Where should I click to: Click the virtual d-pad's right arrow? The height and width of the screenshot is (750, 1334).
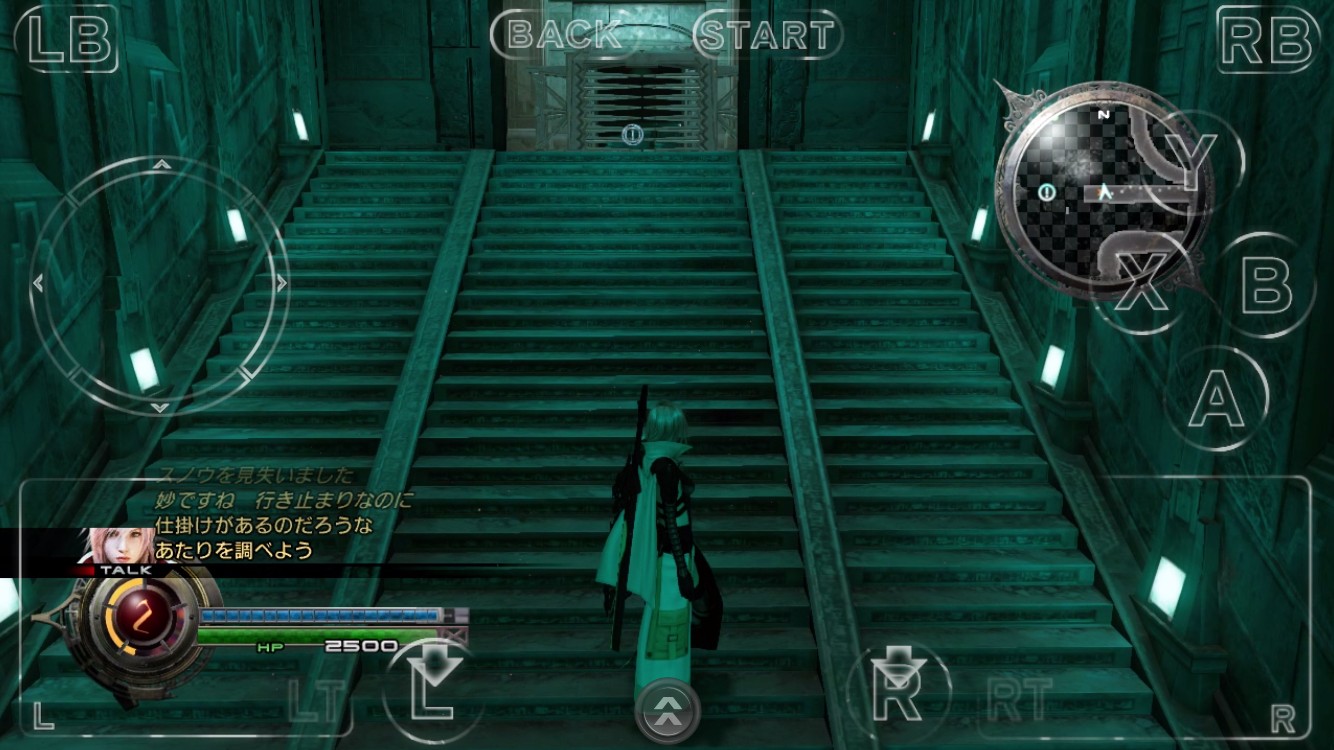(x=282, y=284)
